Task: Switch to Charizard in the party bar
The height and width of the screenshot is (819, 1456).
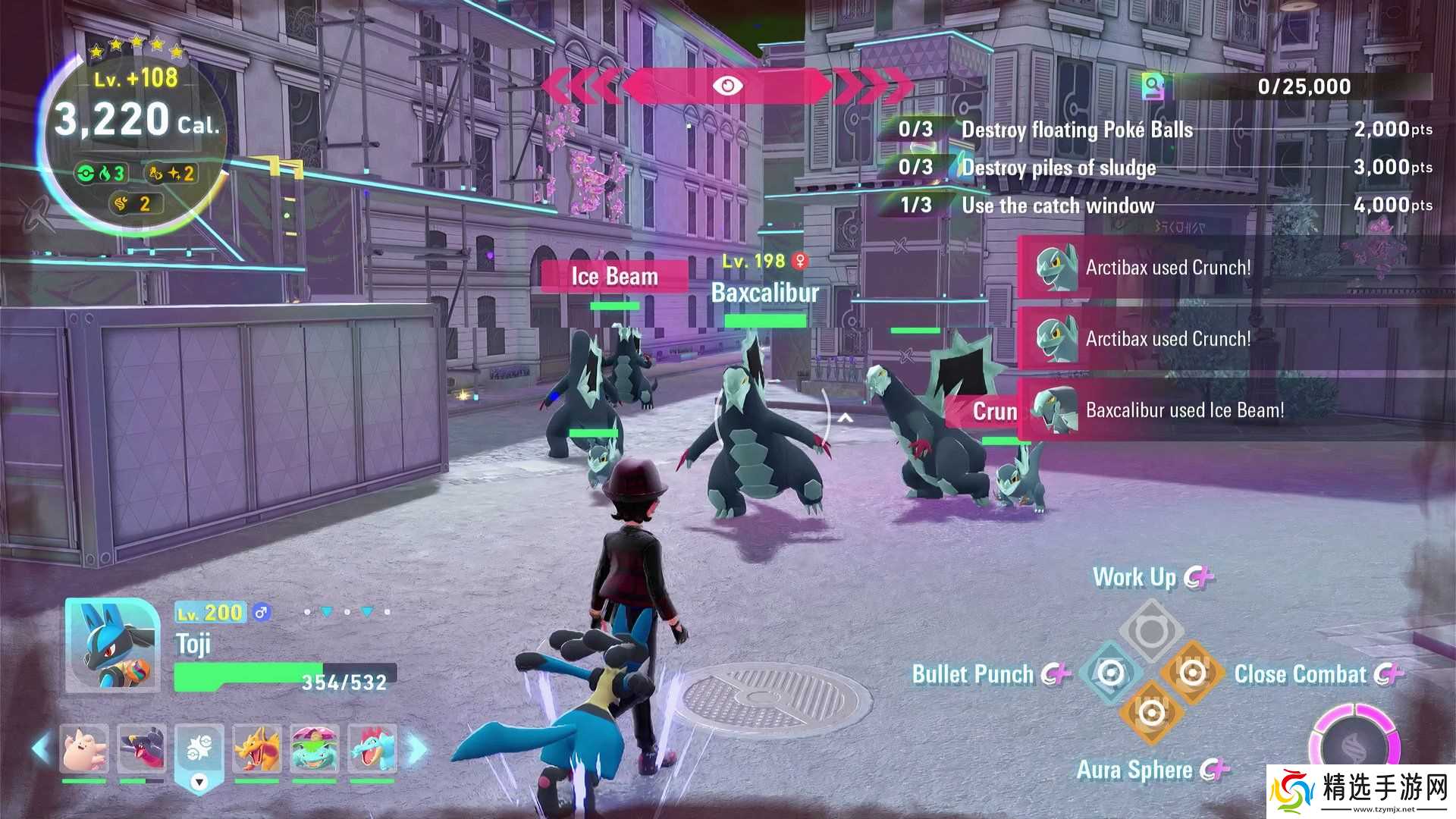Action: (x=257, y=748)
